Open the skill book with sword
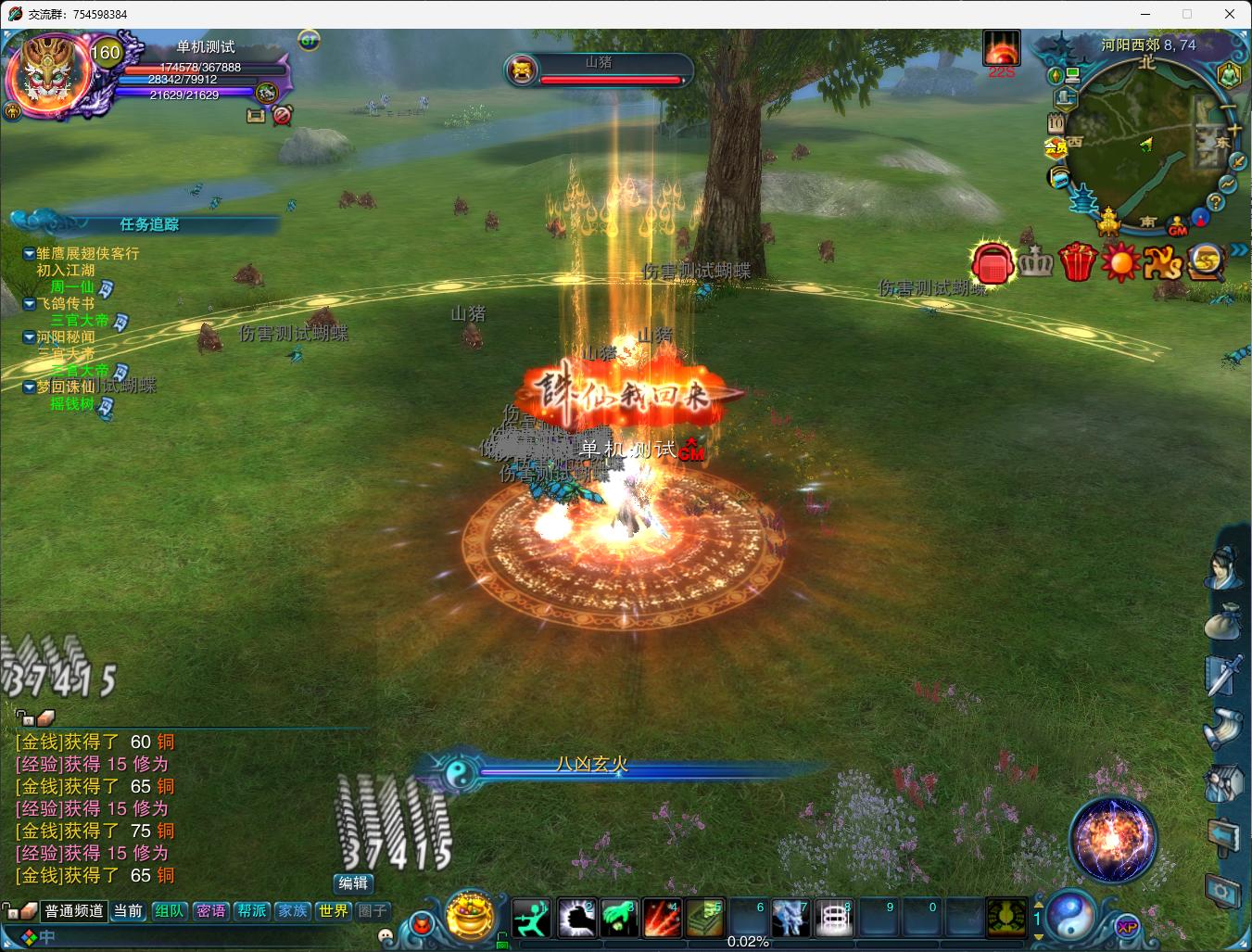Screen dimensions: 1252x952 (x=1222, y=674)
